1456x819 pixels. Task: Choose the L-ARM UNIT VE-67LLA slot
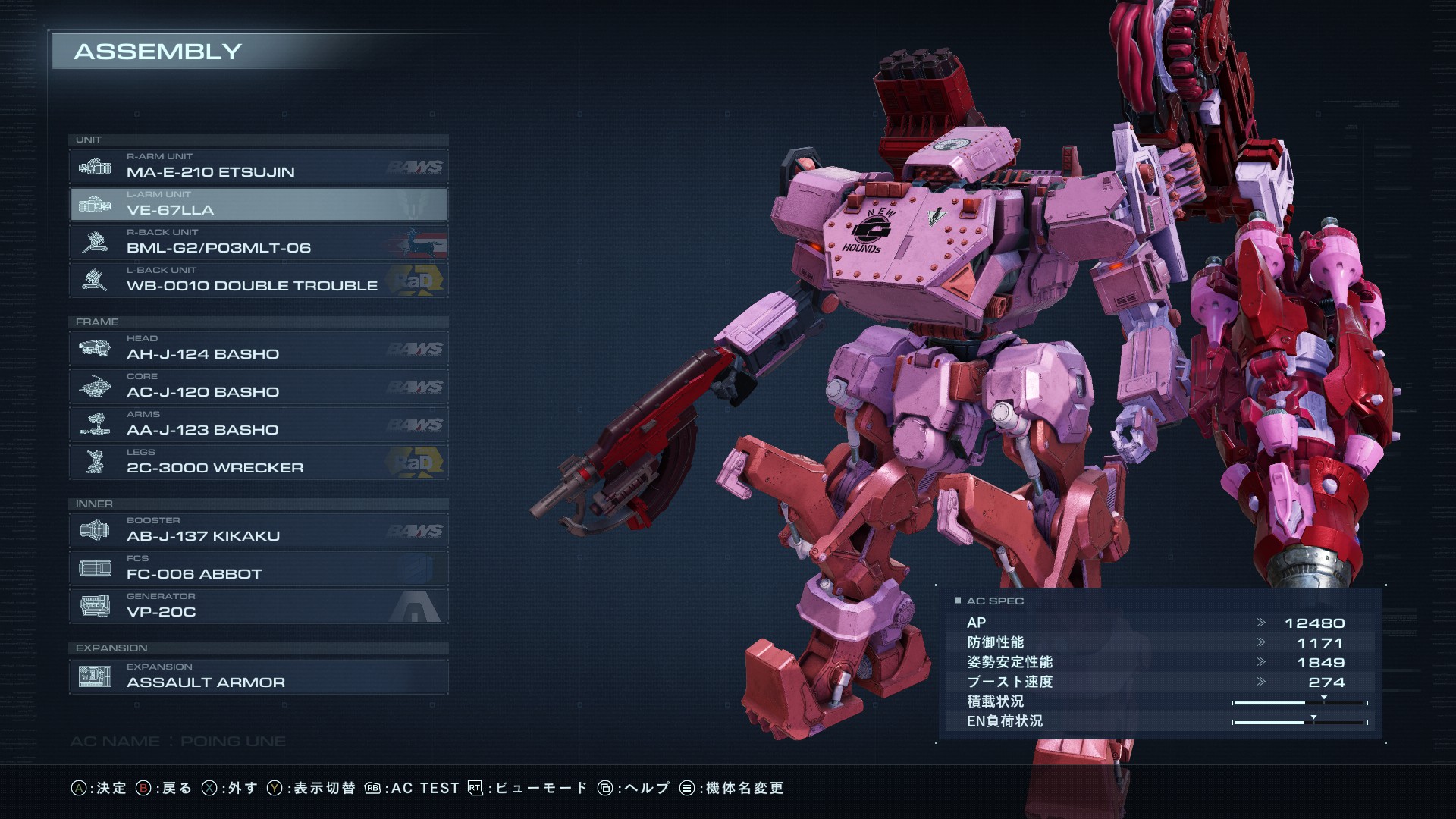[x=259, y=205]
